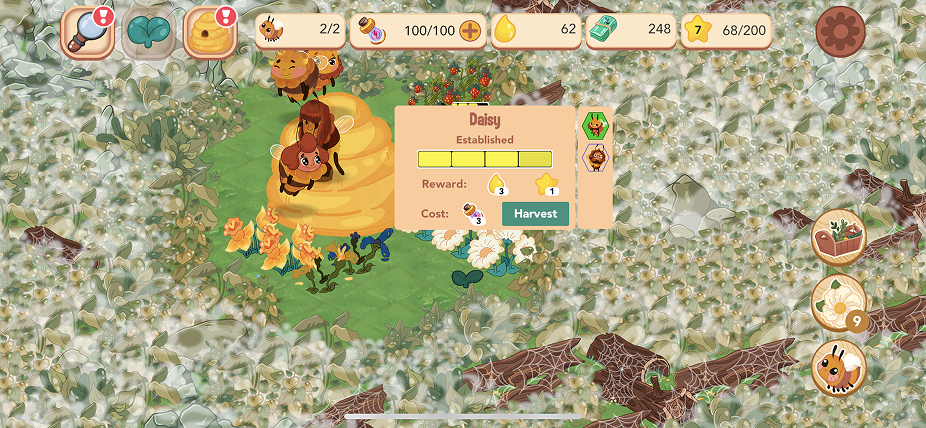
Task: Open the garden basket shop
Action: [839, 237]
